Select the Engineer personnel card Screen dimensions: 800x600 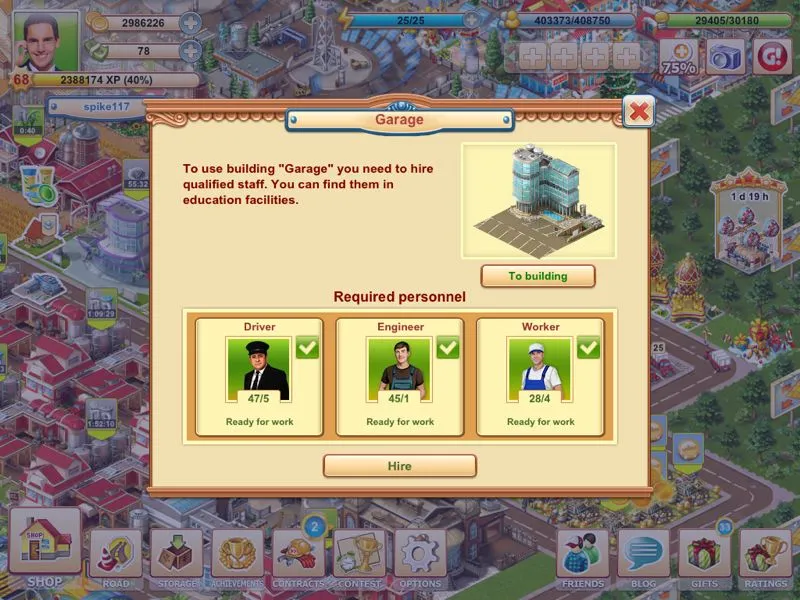click(400, 377)
